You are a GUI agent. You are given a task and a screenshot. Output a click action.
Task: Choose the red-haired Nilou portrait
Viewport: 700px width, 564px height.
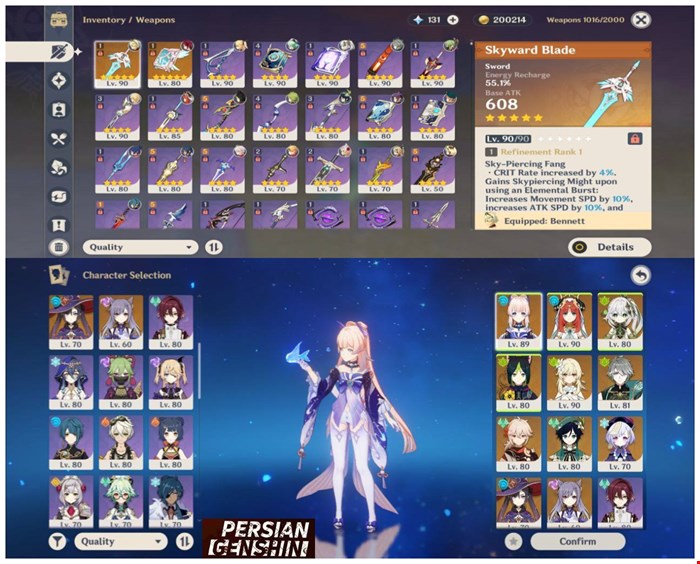pyautogui.click(x=568, y=320)
